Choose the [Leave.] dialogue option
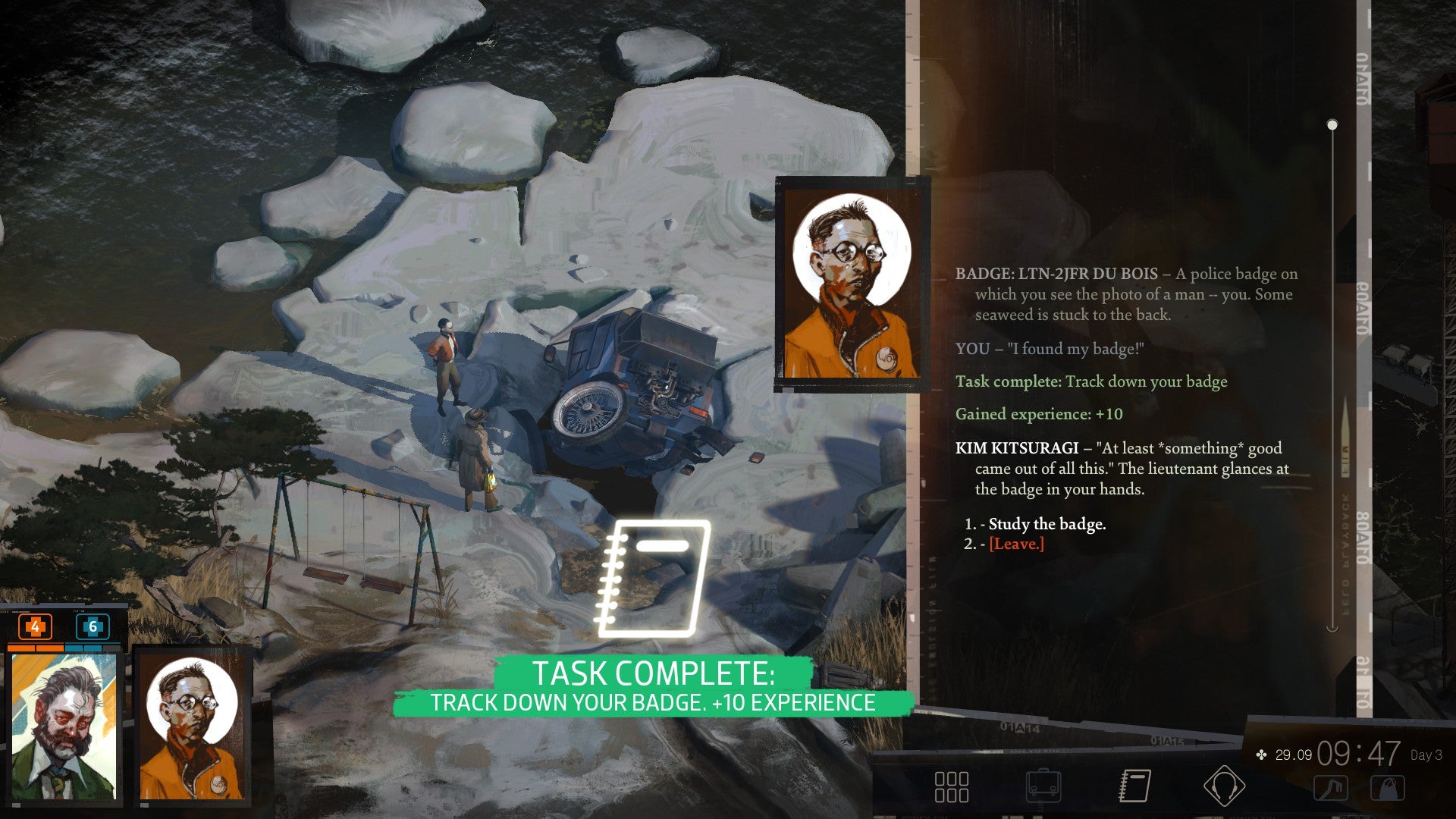The image size is (1456, 819). 1017,544
